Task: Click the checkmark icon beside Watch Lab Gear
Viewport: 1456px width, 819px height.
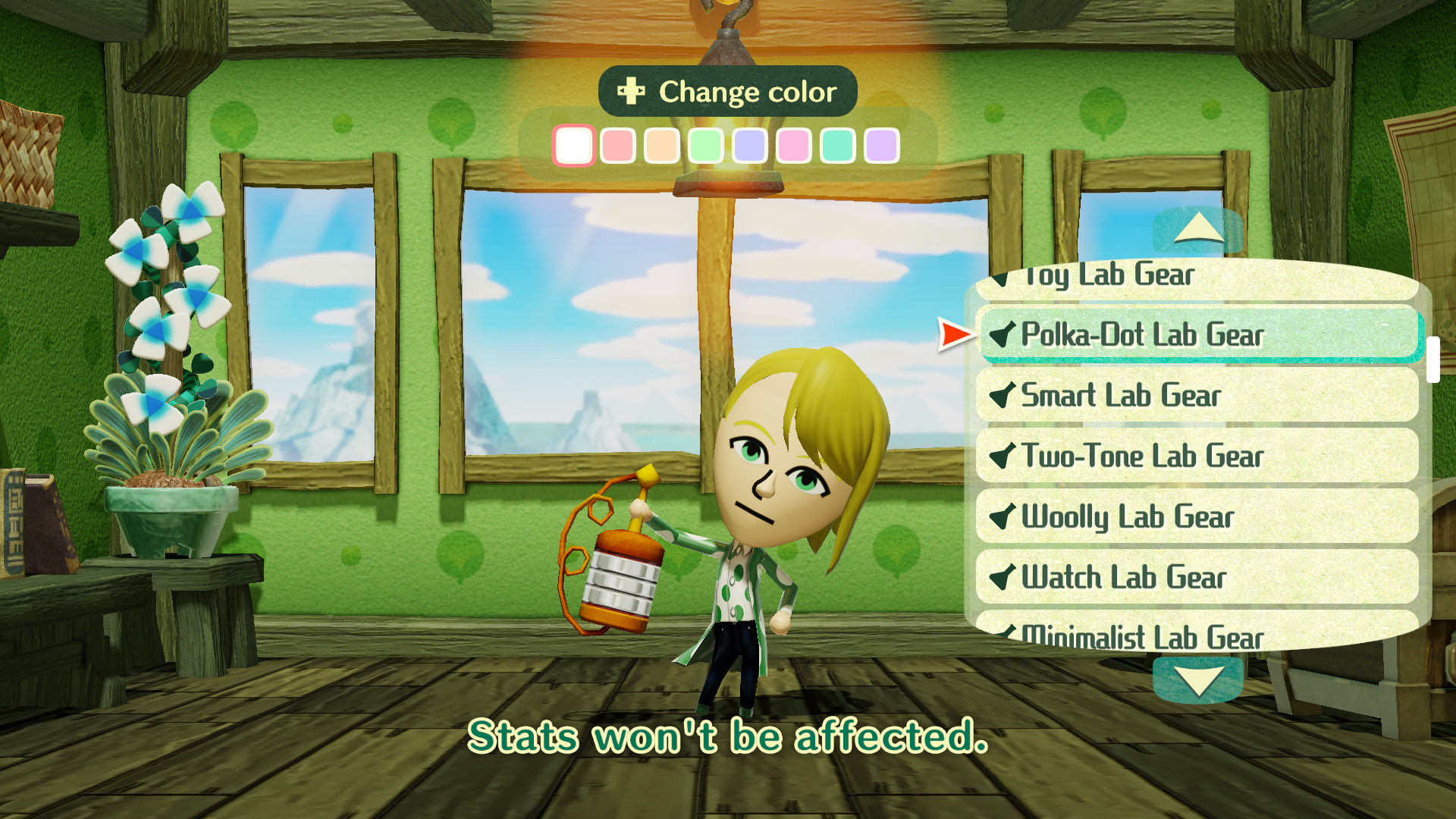Action: [1003, 577]
